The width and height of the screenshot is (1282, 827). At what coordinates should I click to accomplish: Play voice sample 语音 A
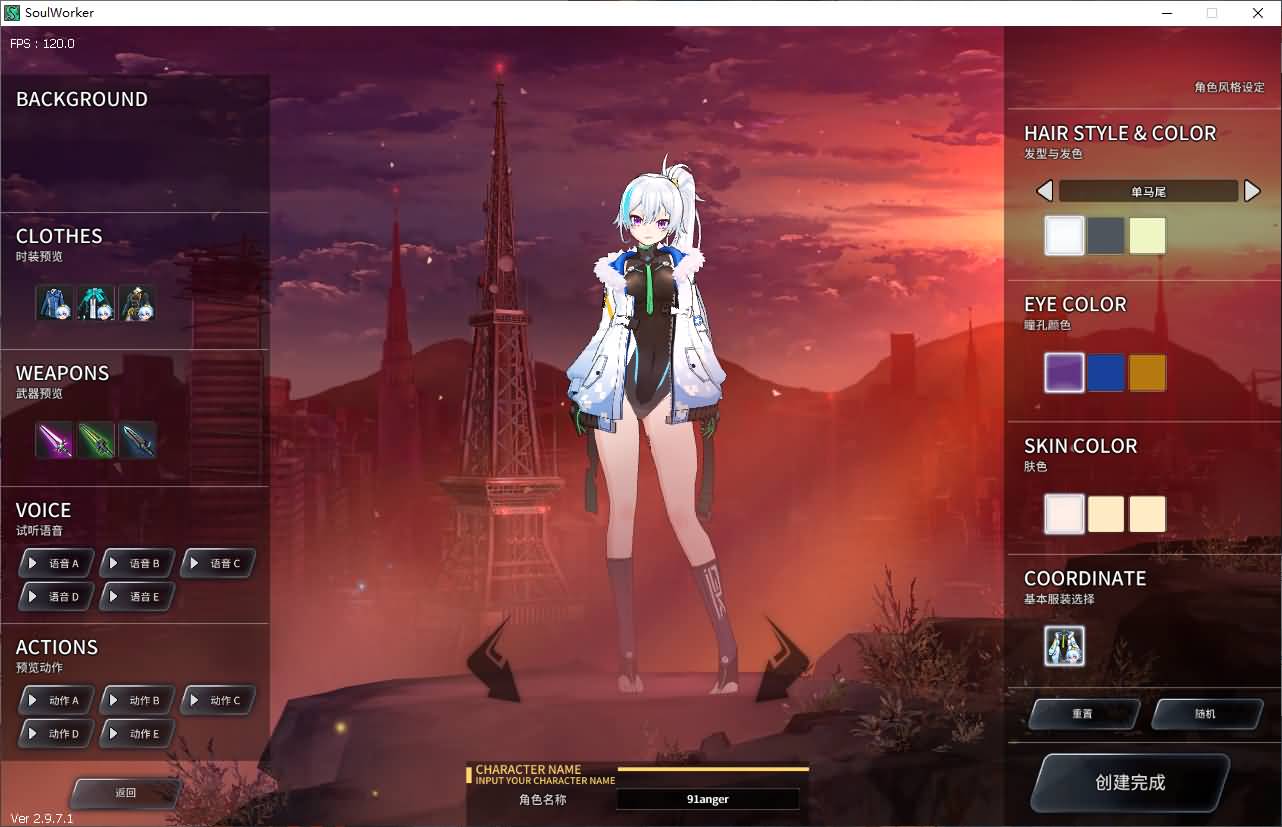point(55,562)
